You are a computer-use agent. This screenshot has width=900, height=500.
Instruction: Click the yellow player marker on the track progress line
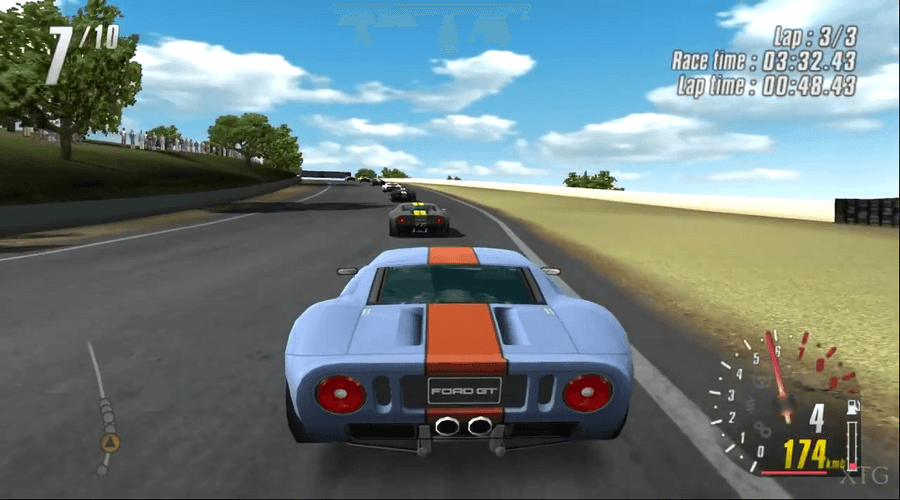tap(110, 442)
